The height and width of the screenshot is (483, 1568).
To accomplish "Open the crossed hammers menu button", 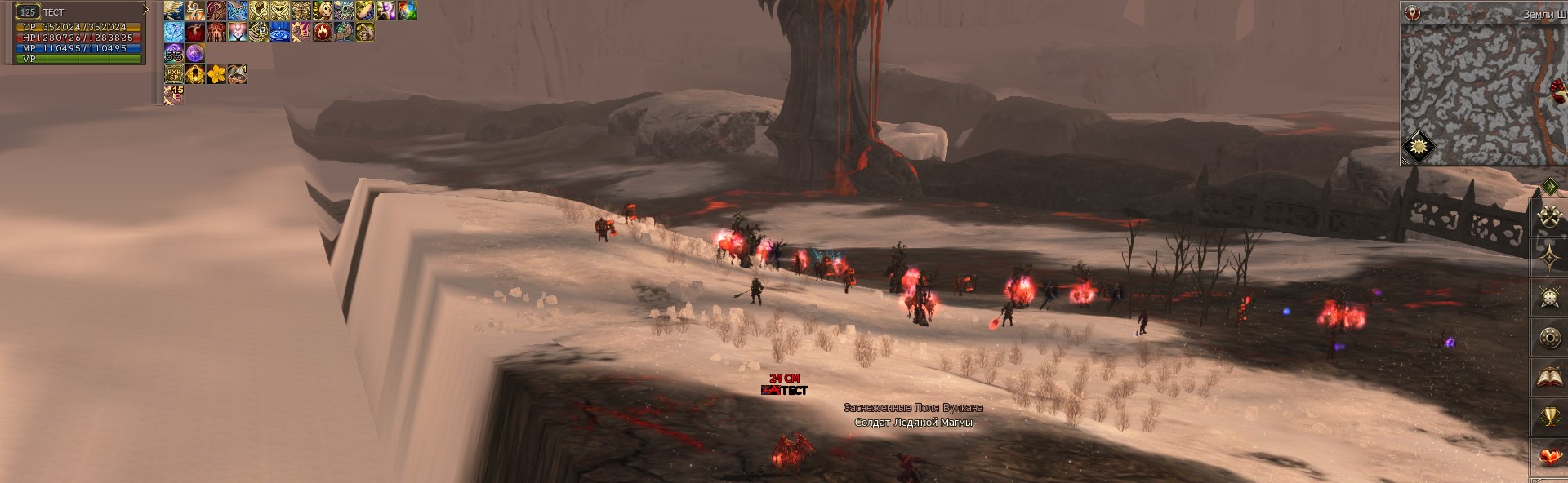I will (x=1550, y=217).
